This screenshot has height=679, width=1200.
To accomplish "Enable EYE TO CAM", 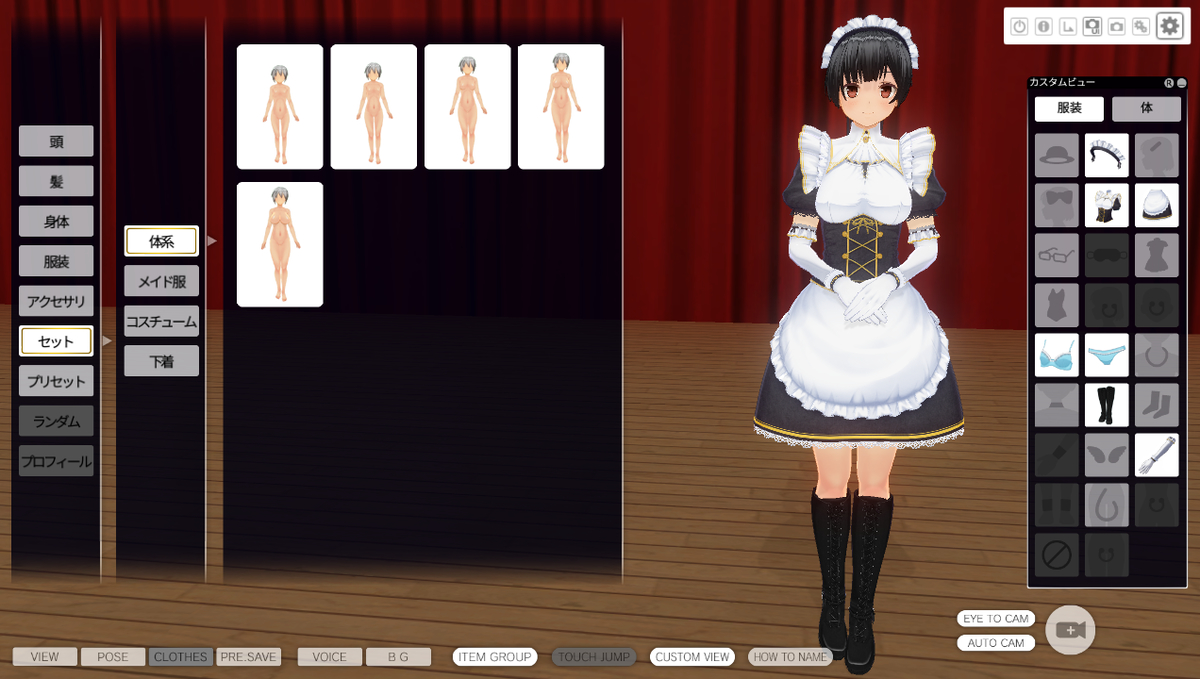I will click(x=995, y=619).
